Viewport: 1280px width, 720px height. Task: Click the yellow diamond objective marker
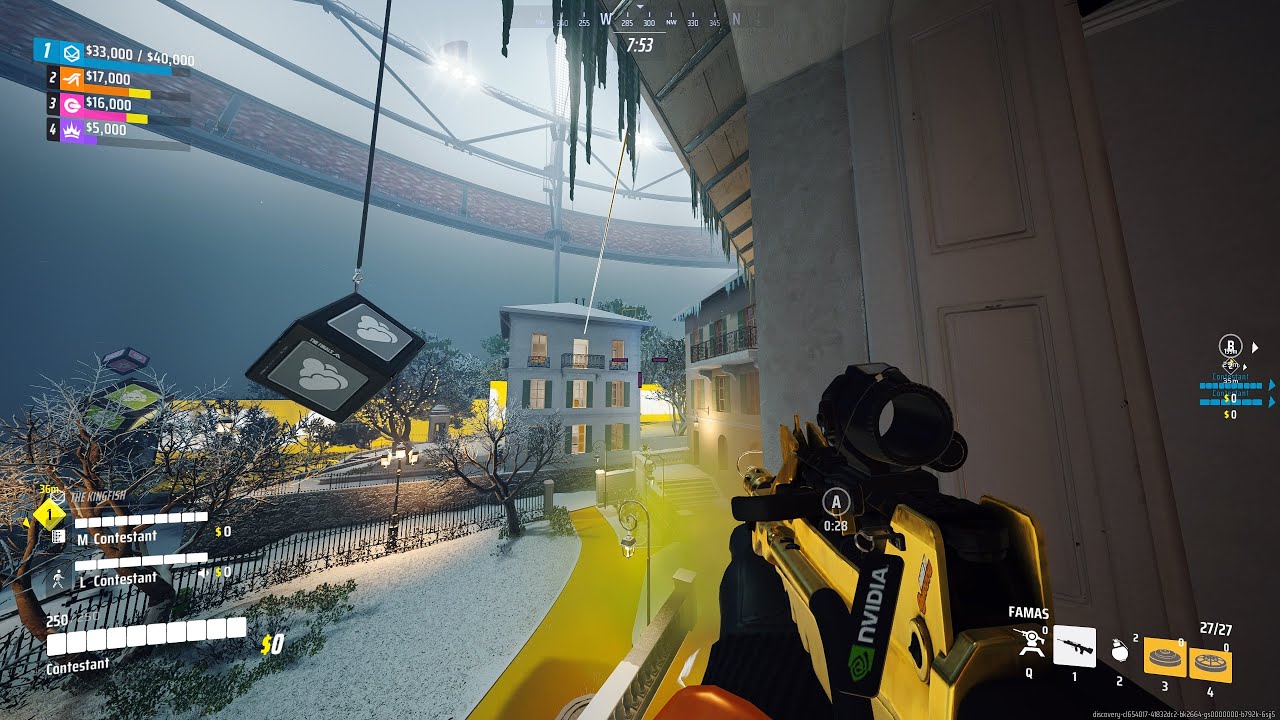pyautogui.click(x=49, y=514)
